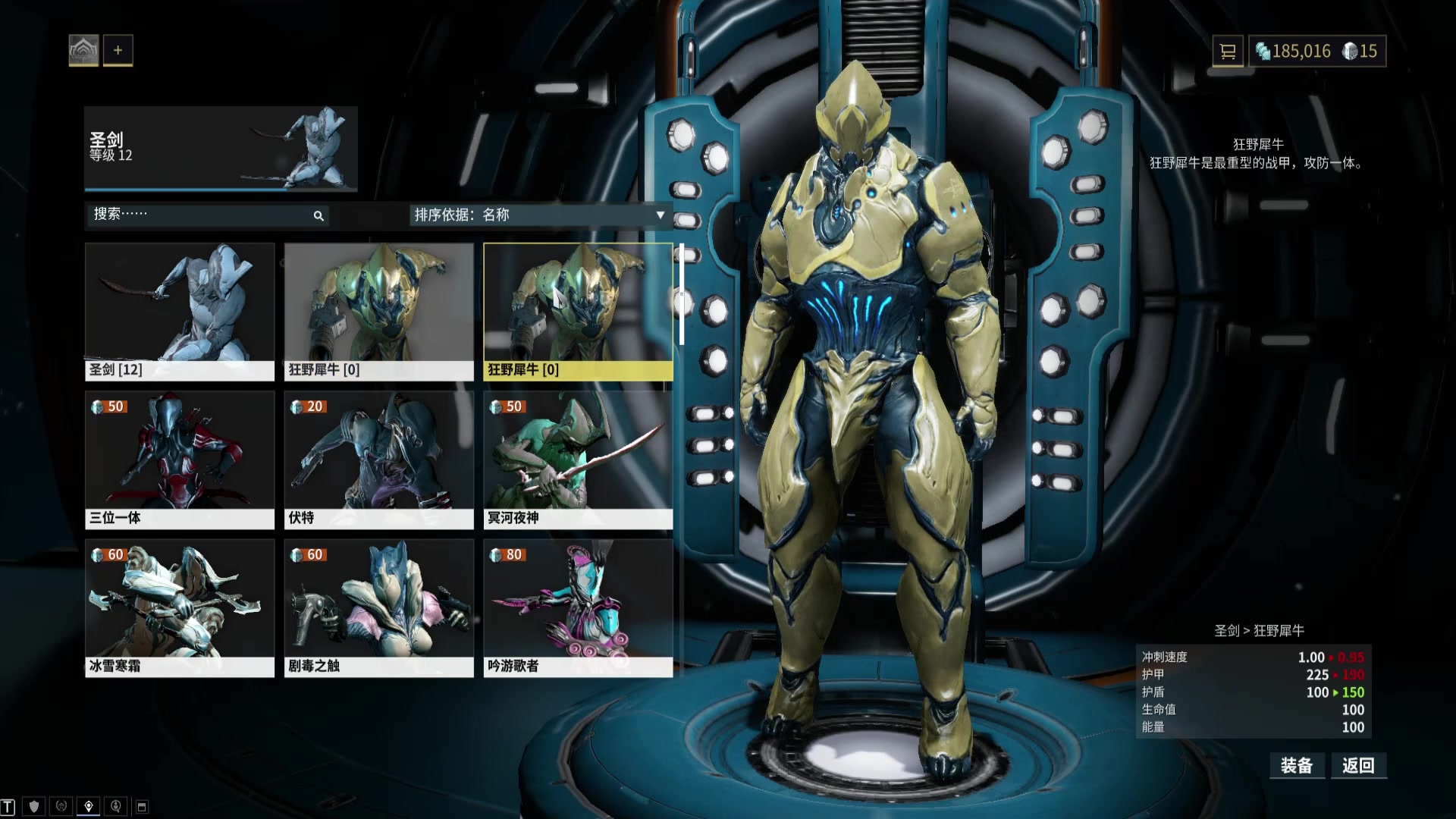Choose the 三位一体 warframe tile
Image resolution: width=1456 pixels, height=819 pixels.
tap(180, 460)
